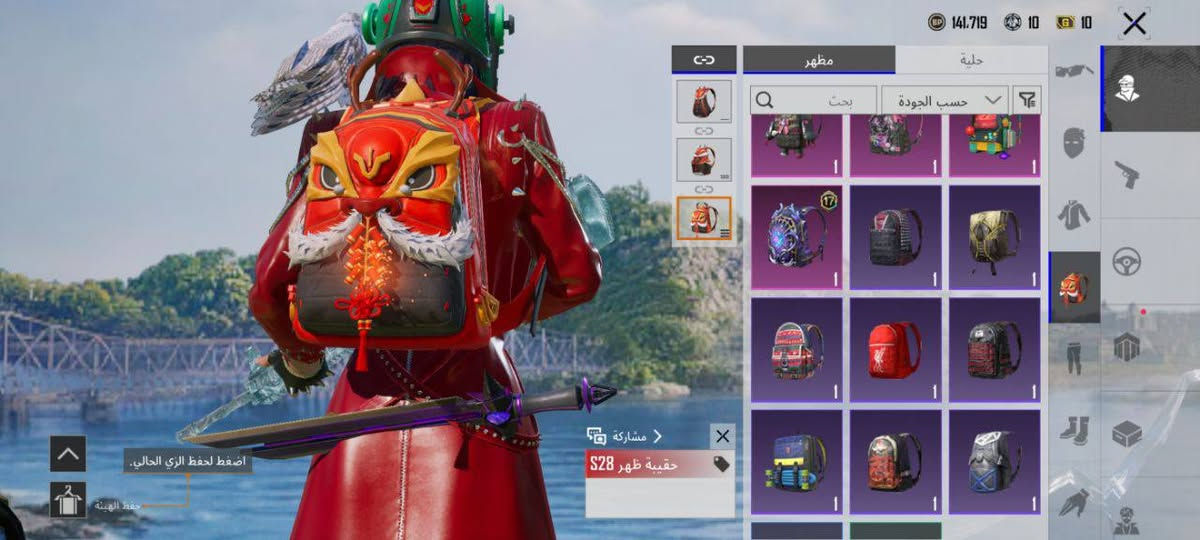Image resolution: width=1200 pixels, height=540 pixels.
Task: Open the steering wheel vehicle section
Action: pyautogui.click(x=1127, y=261)
